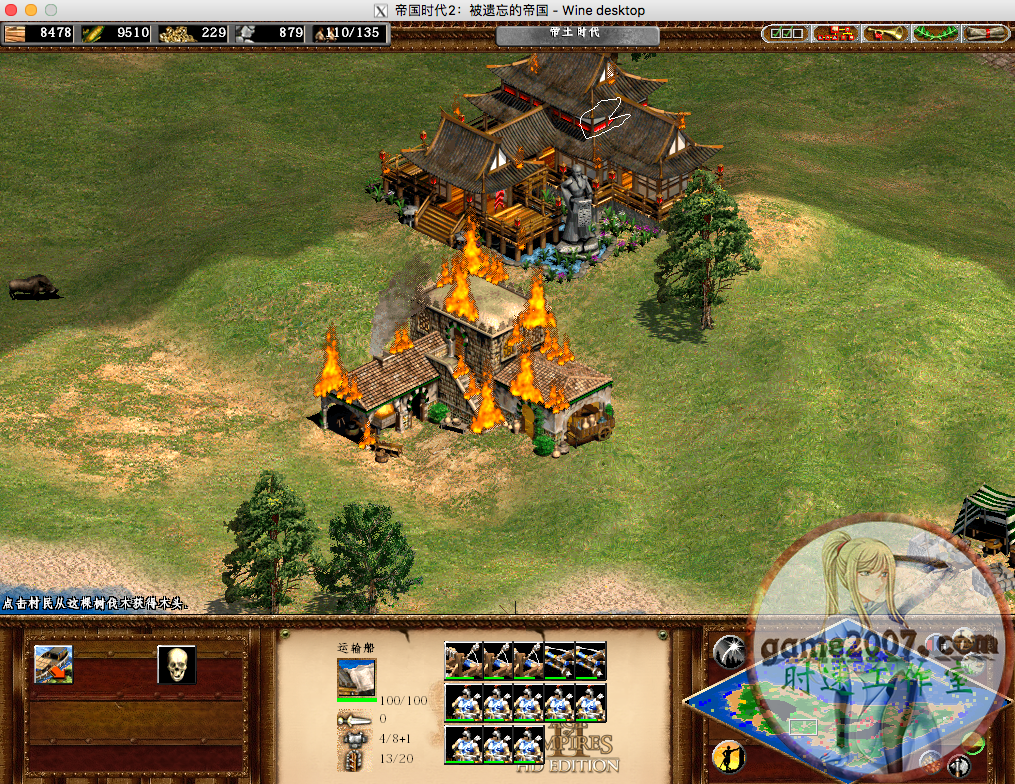Open chat with the horn button

(x=885, y=34)
